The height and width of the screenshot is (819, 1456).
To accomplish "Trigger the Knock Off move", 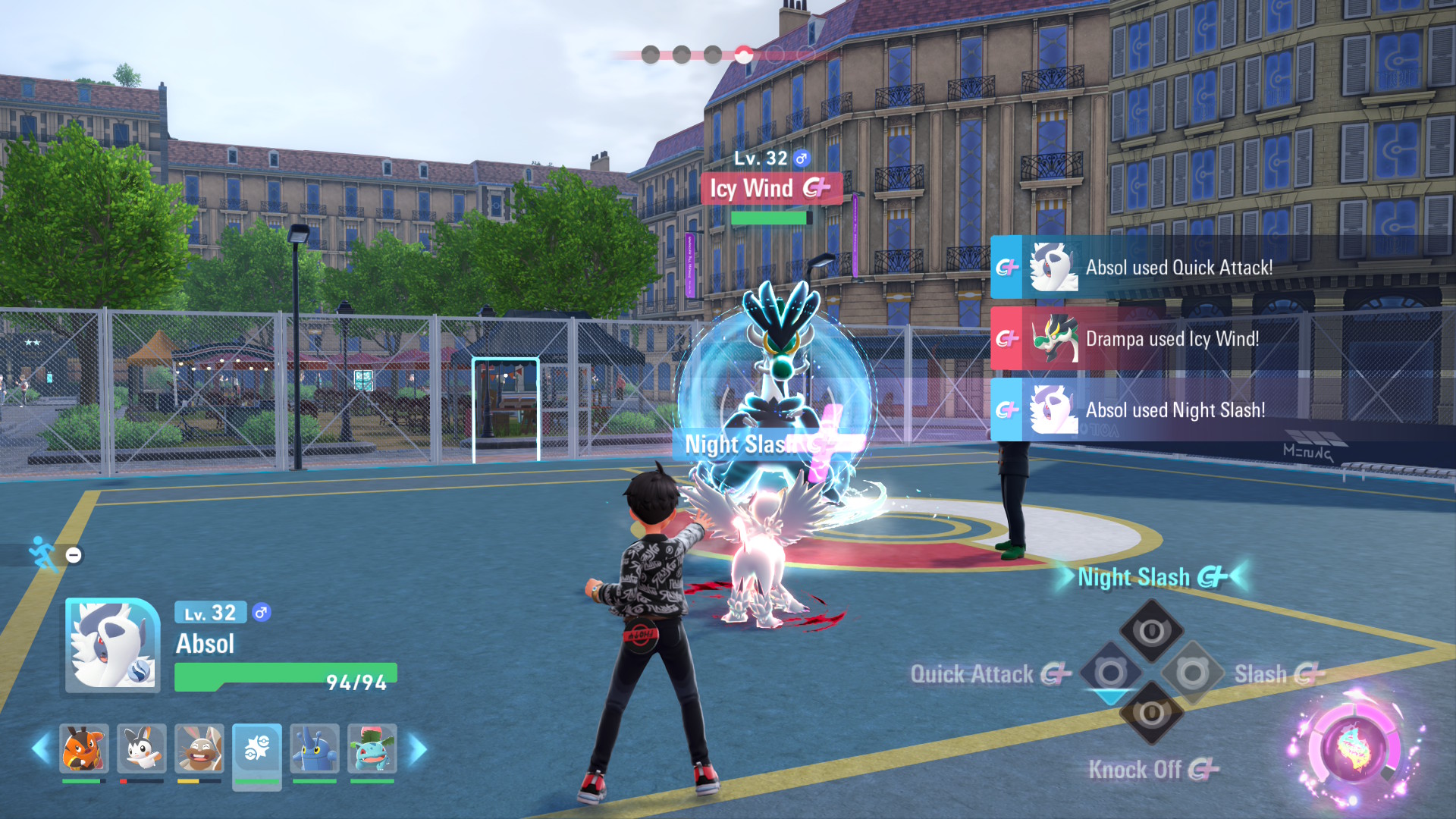I will click(1151, 714).
